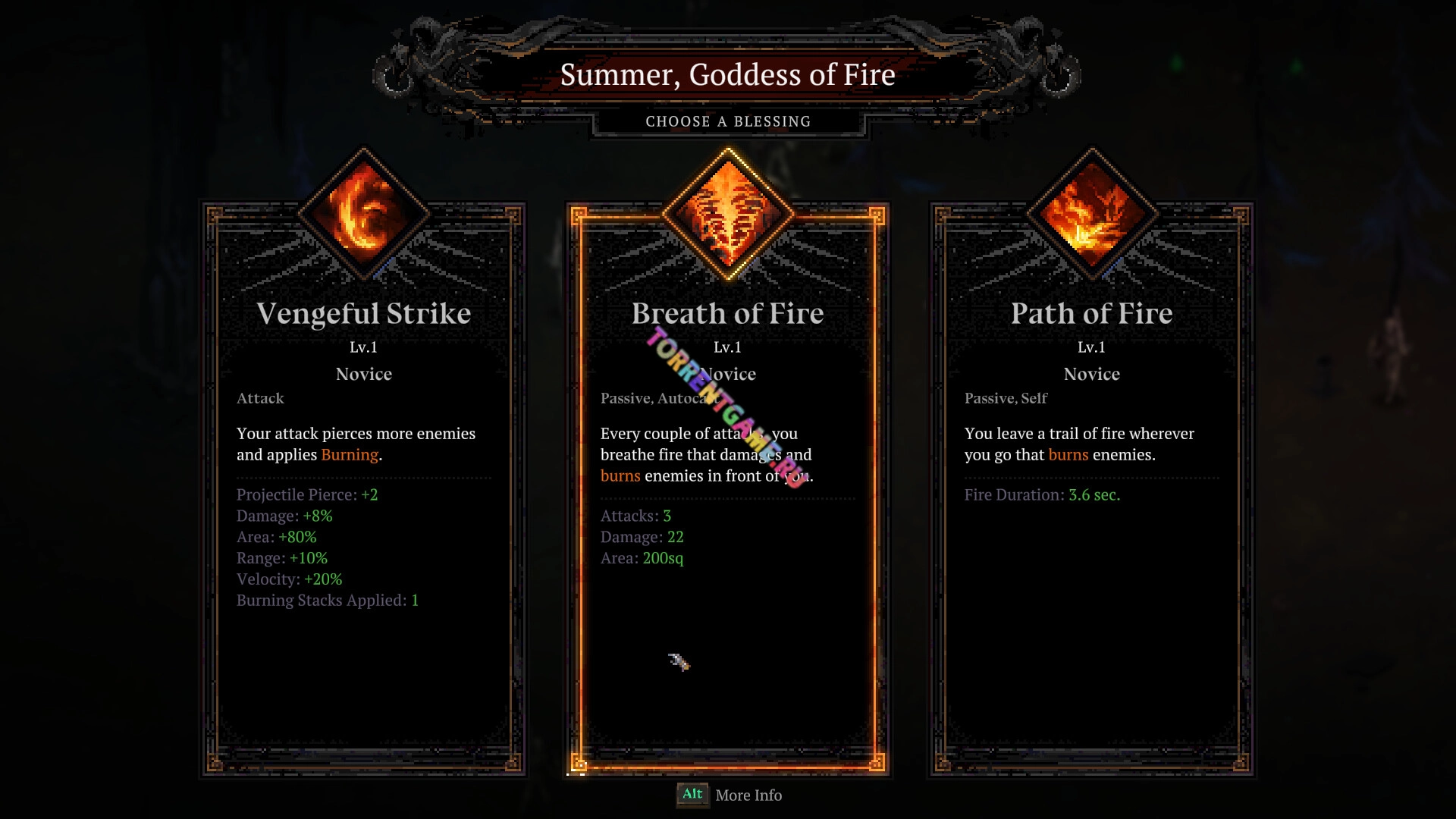
Task: Pick the Path of Fire blessing card
Action: pos(1092,485)
